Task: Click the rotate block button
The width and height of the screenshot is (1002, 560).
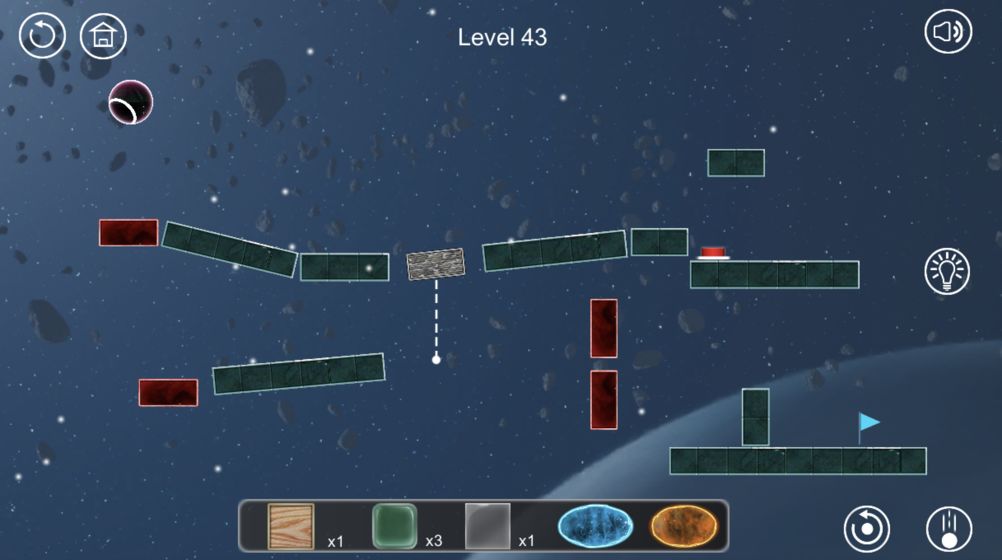Action: pyautogui.click(x=867, y=529)
